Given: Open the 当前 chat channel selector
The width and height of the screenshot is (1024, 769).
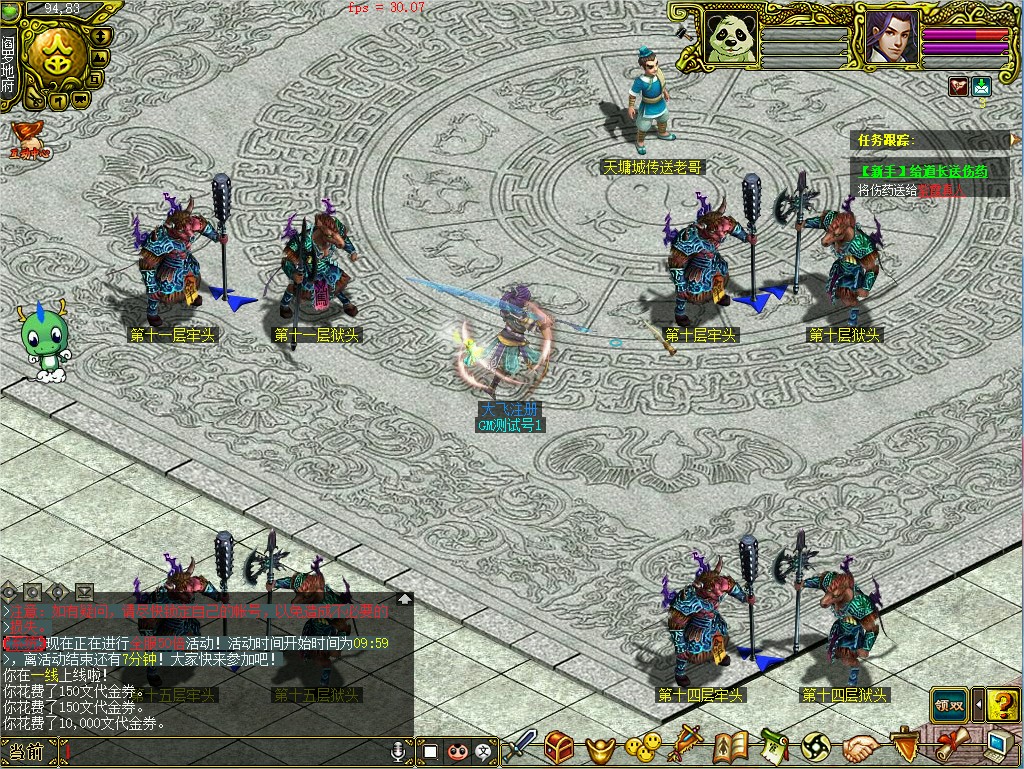Looking at the screenshot, I should click(x=27, y=750).
